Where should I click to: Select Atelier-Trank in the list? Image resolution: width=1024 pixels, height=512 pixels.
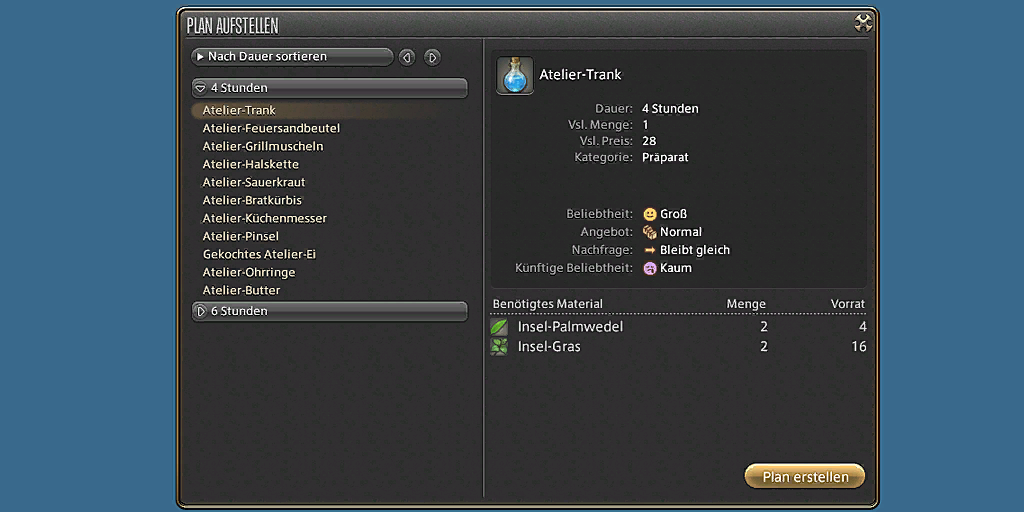pos(239,110)
